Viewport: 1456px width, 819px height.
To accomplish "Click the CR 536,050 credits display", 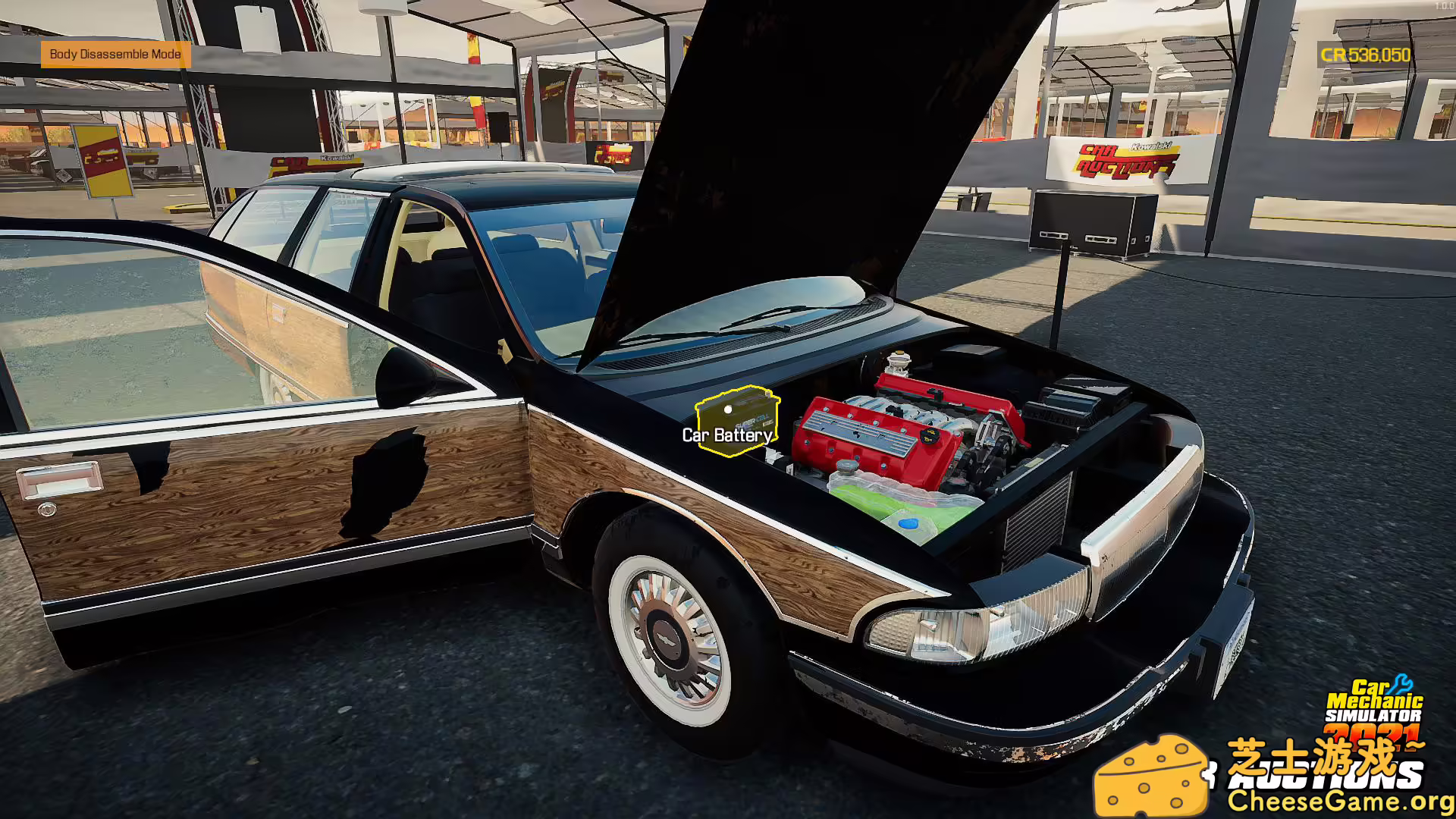I will [1365, 55].
